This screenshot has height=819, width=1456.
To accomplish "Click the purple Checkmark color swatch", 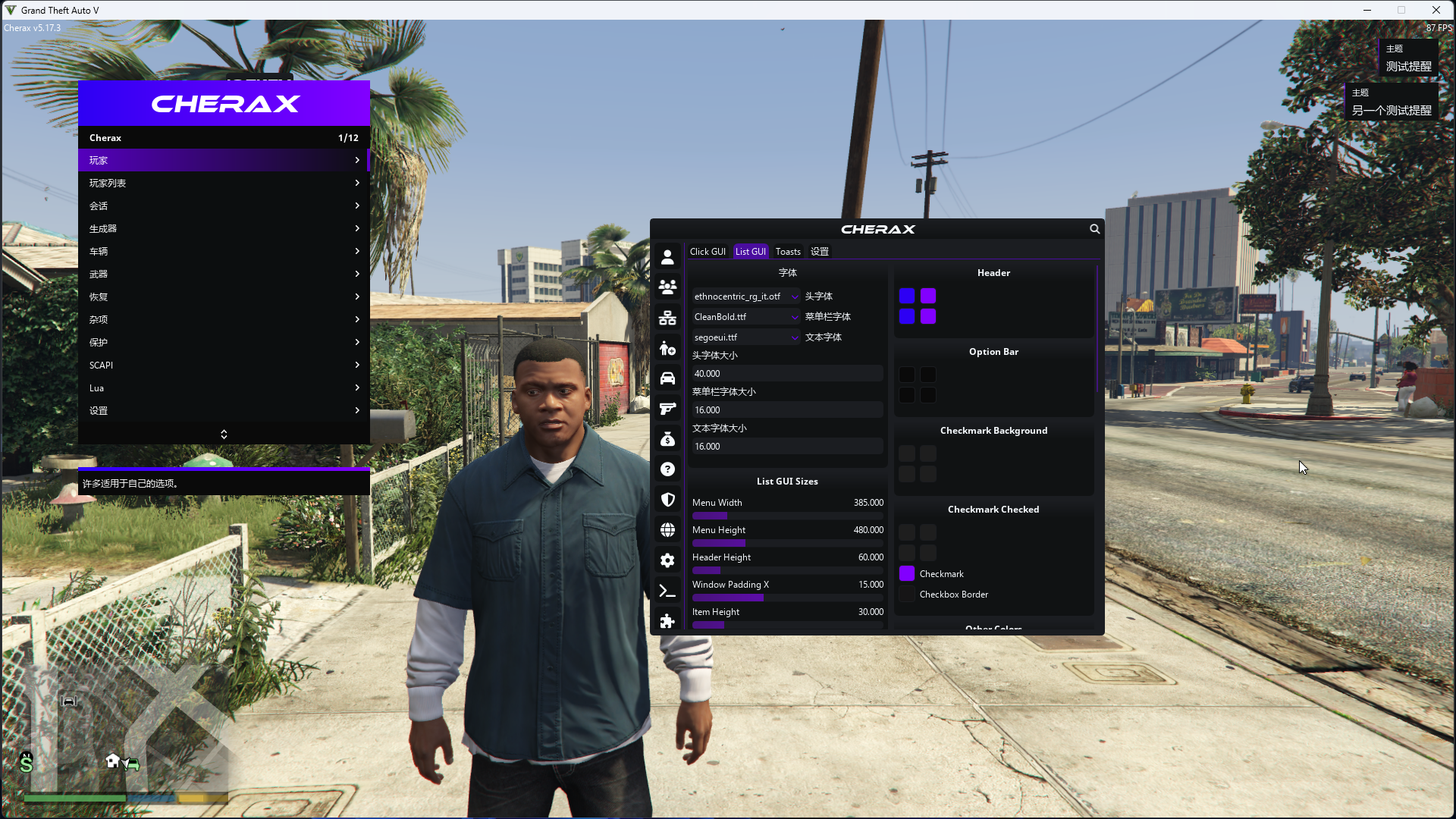I will (907, 574).
